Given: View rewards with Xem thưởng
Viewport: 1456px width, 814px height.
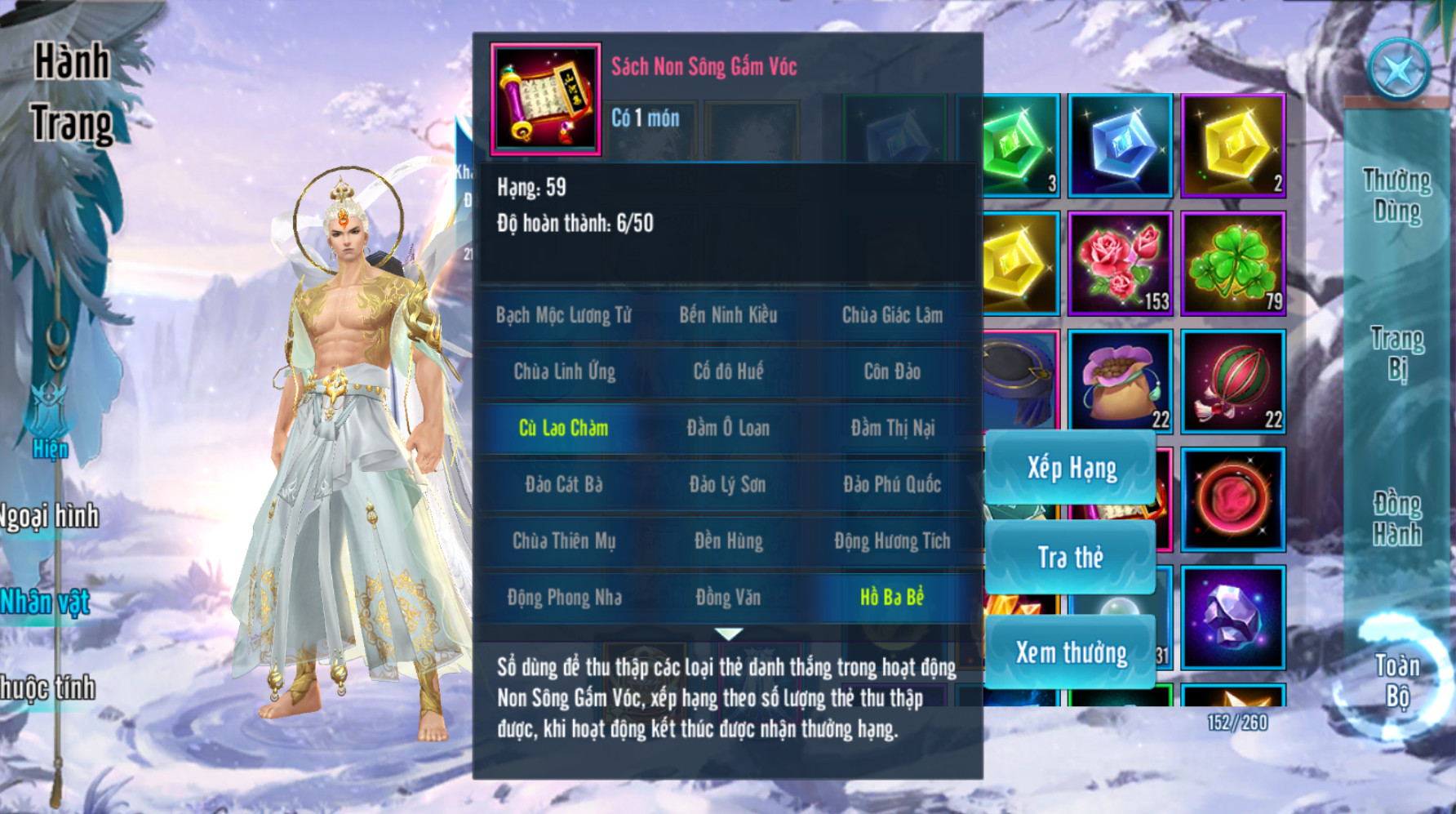Looking at the screenshot, I should [x=1071, y=652].
